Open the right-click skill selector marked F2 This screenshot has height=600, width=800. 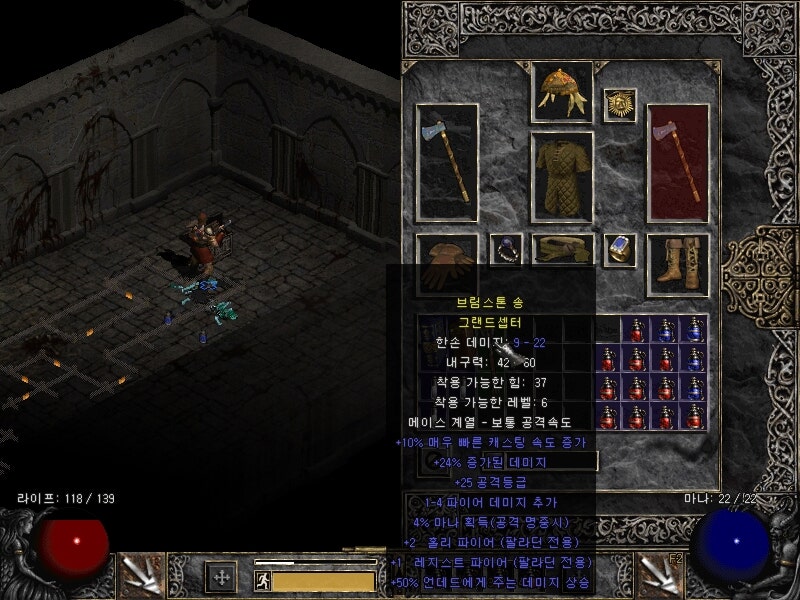(x=660, y=575)
